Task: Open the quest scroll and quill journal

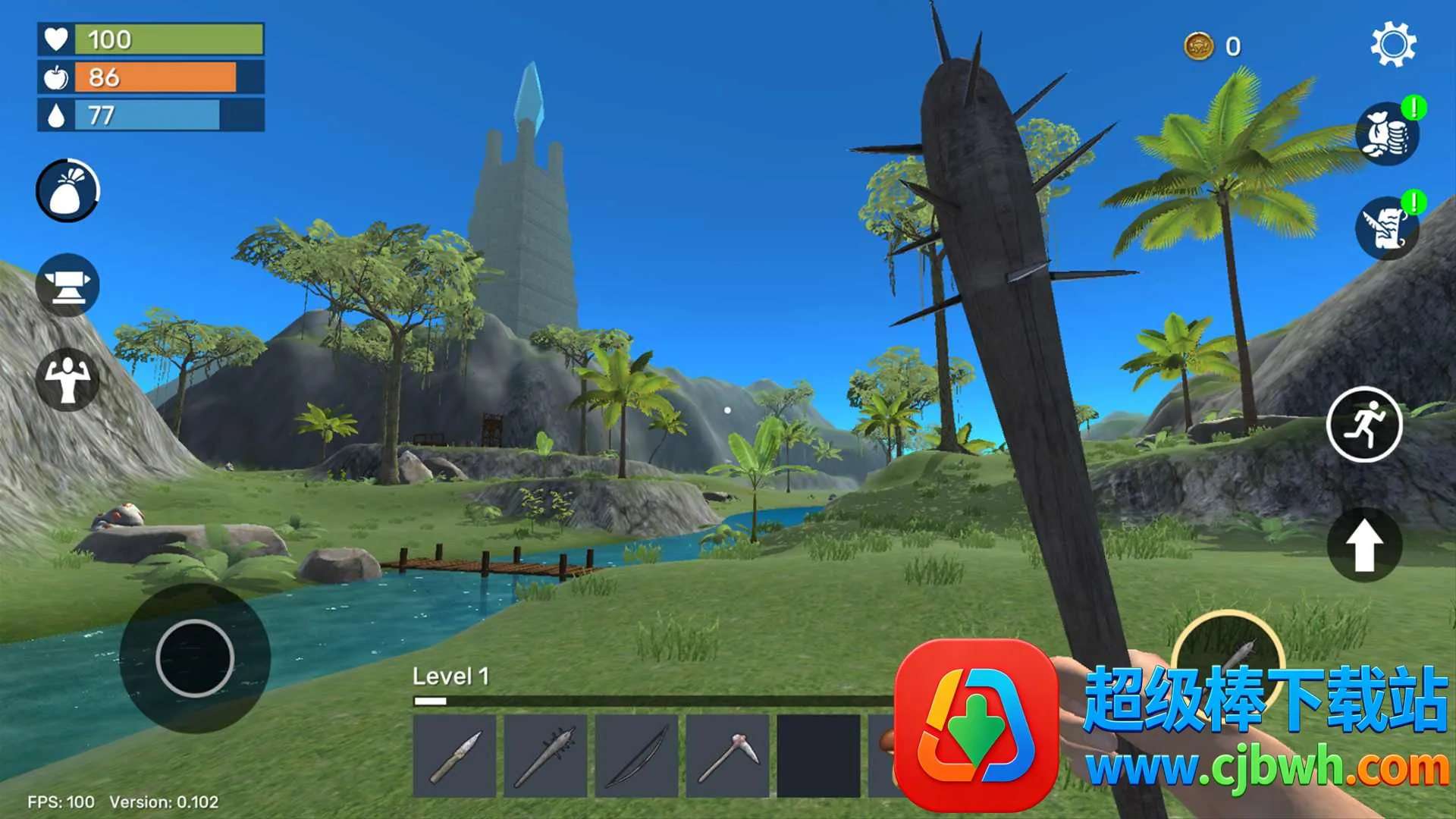Action: tap(1387, 227)
